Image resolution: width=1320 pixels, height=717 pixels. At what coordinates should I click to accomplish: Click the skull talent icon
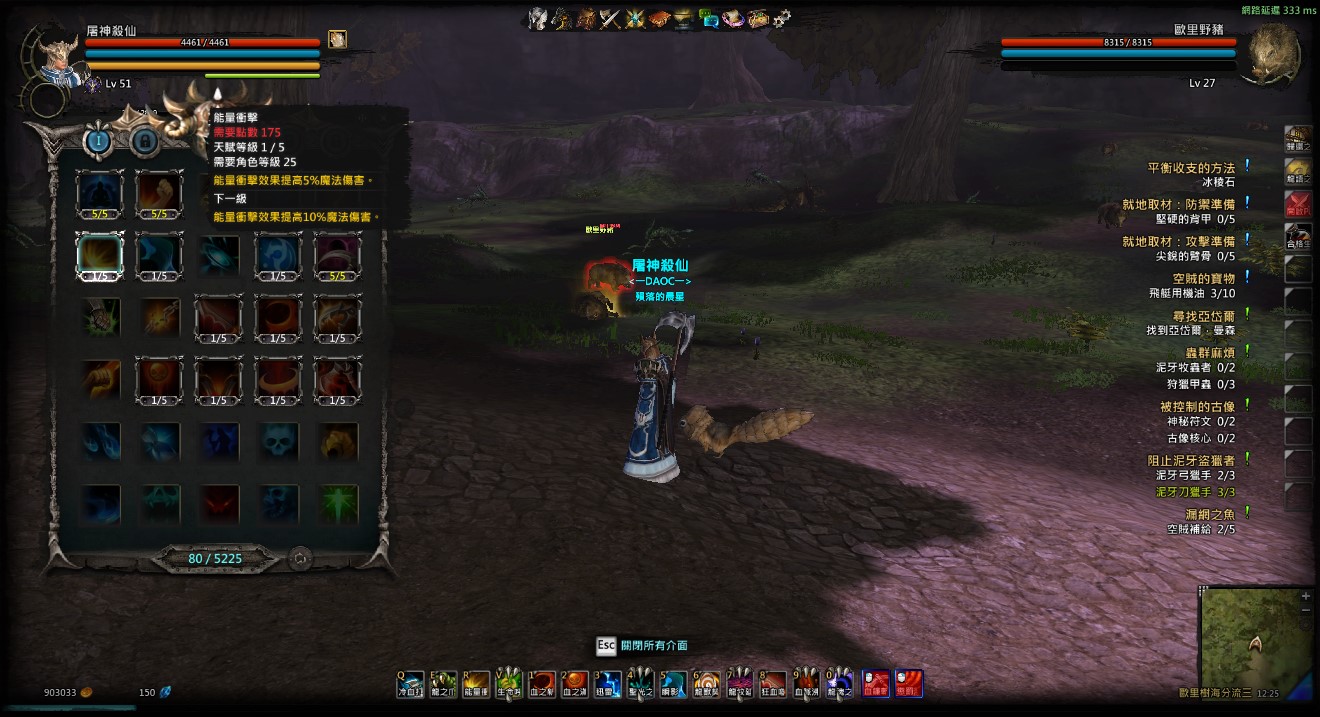[278, 440]
